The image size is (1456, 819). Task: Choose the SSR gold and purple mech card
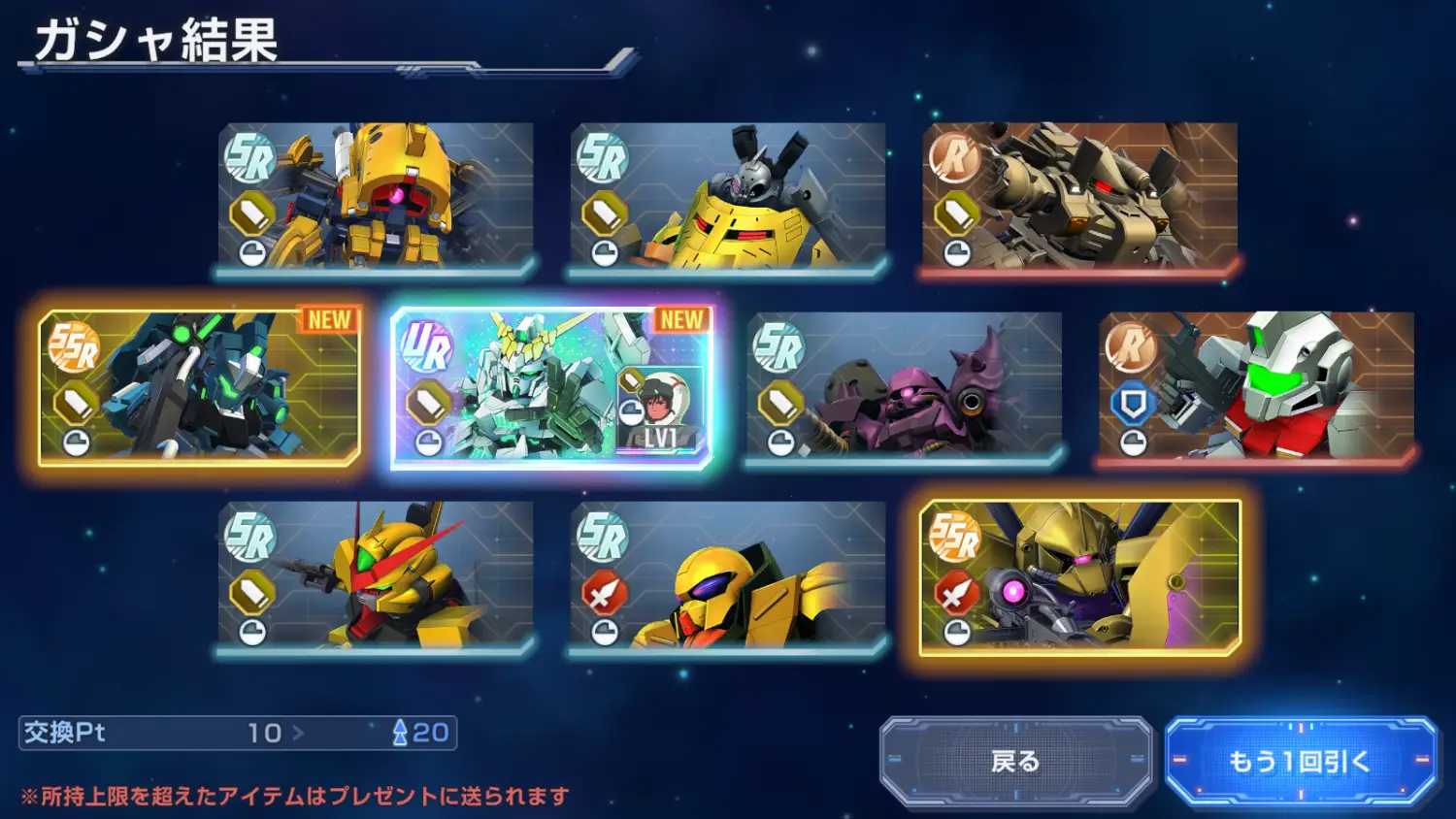[x=1079, y=576]
